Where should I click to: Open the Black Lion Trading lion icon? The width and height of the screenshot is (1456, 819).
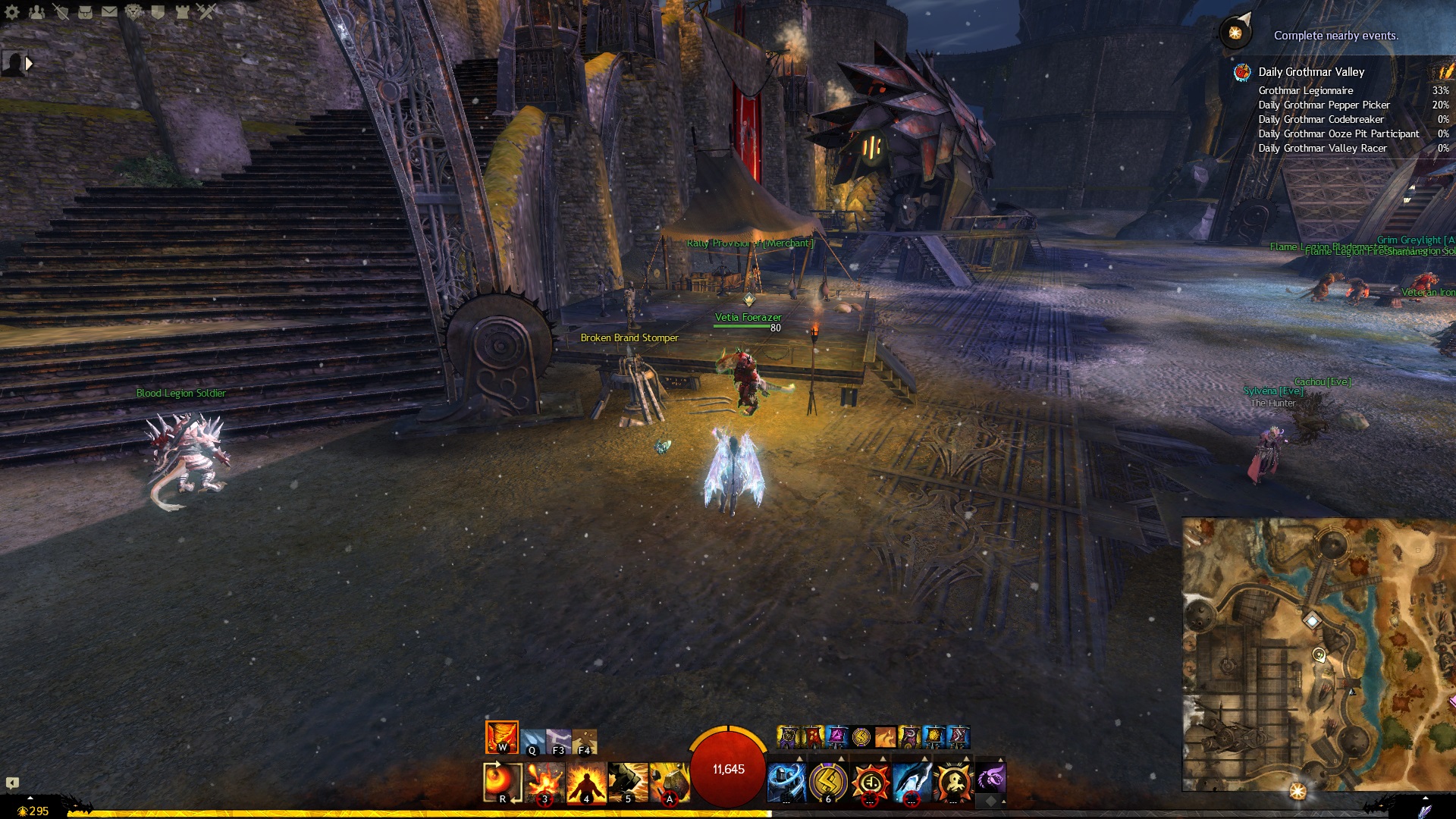tap(133, 12)
